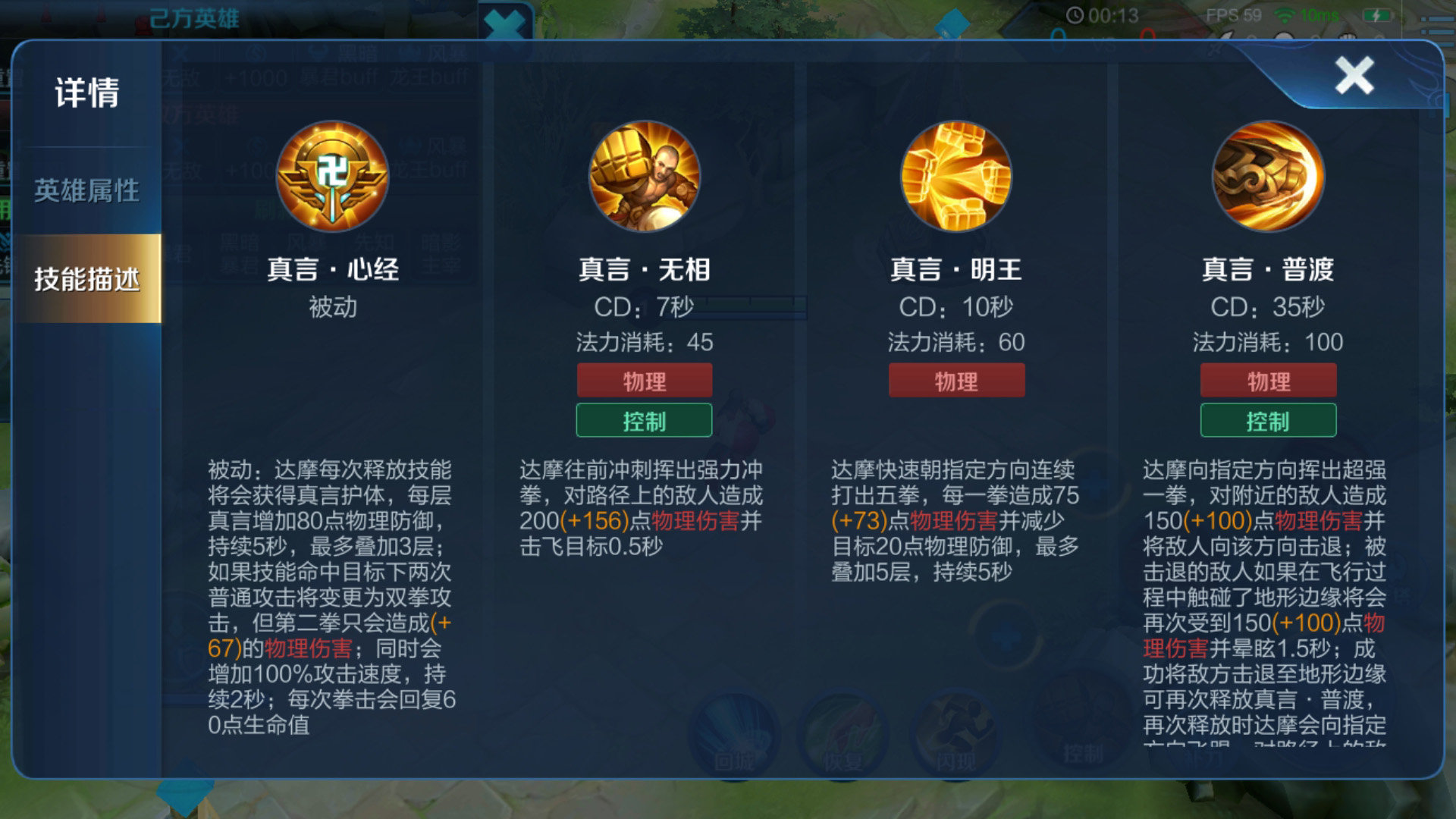Open the 真言·明王 skill icon

click(955, 176)
